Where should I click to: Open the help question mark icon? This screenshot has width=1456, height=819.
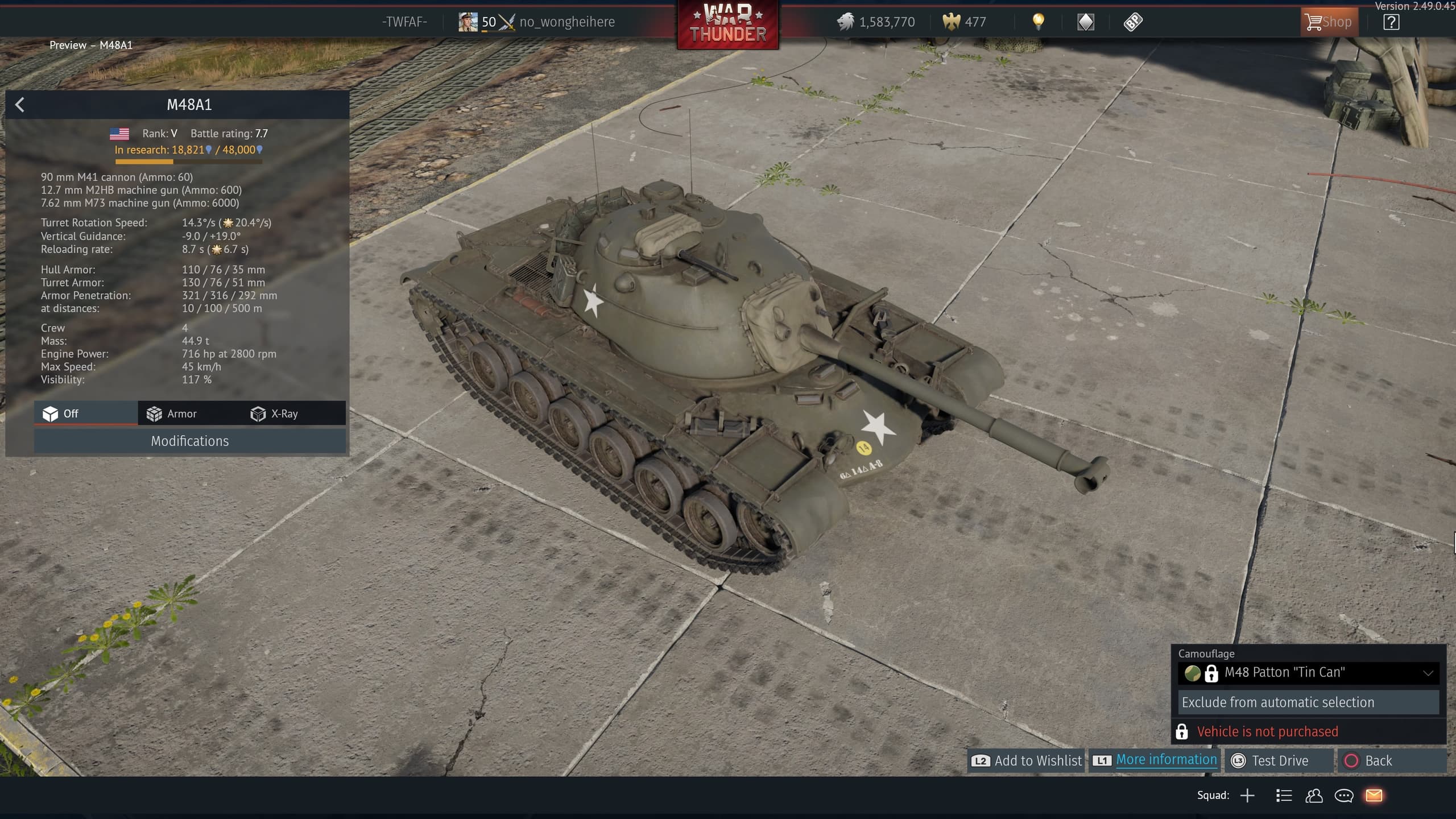click(x=1391, y=22)
